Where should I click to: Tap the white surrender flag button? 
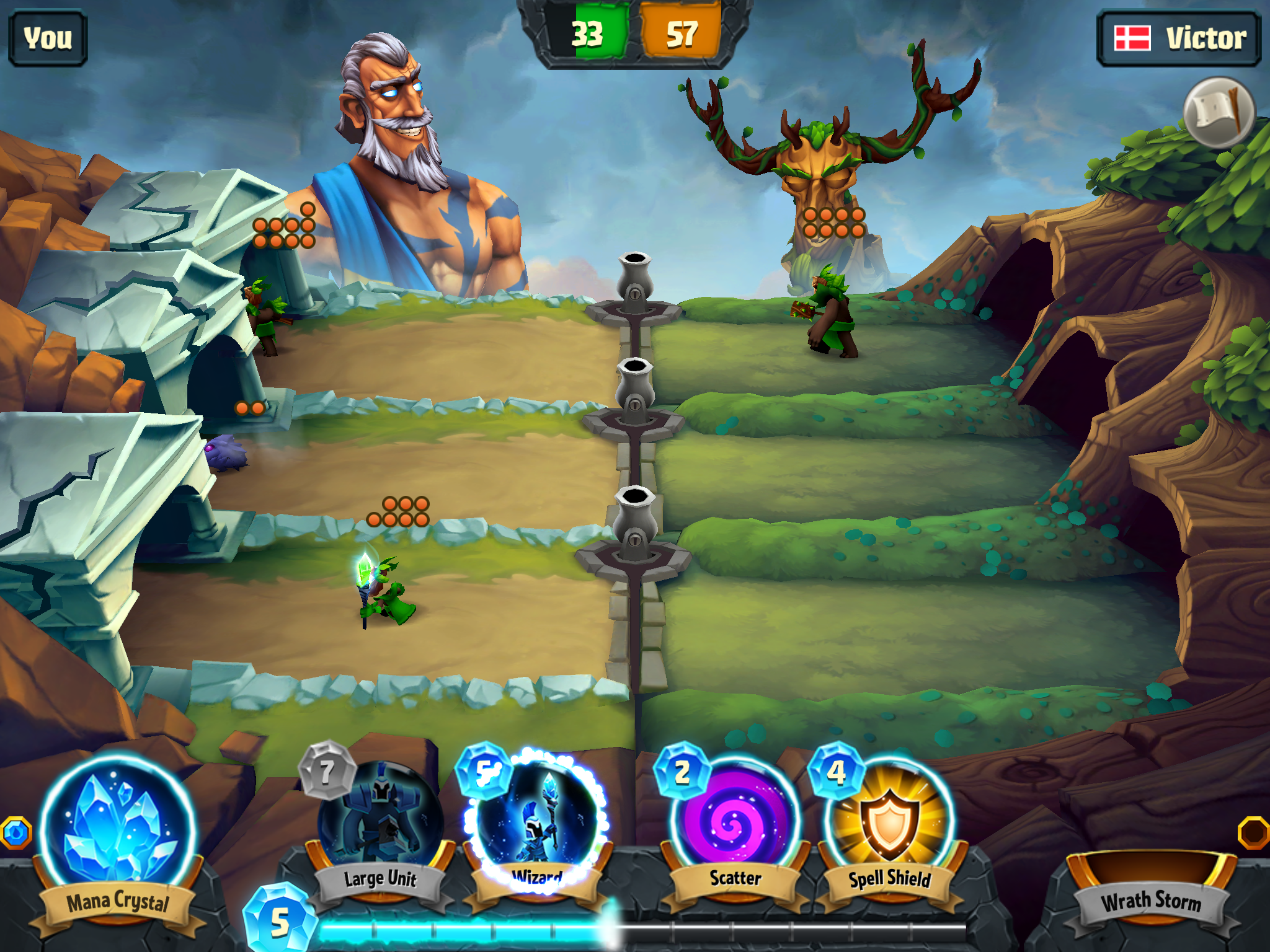[1219, 113]
